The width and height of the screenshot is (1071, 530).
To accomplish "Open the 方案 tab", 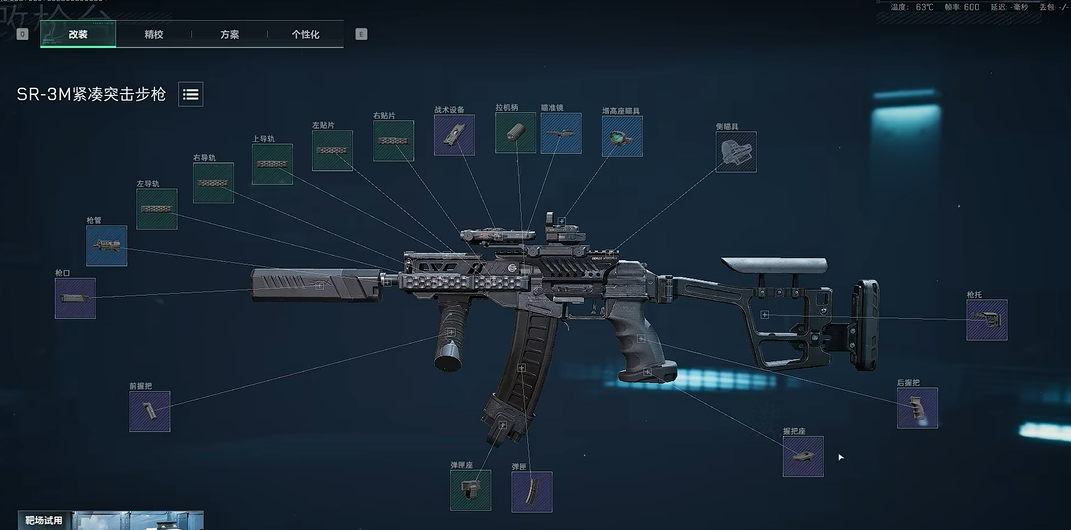I will pos(229,34).
